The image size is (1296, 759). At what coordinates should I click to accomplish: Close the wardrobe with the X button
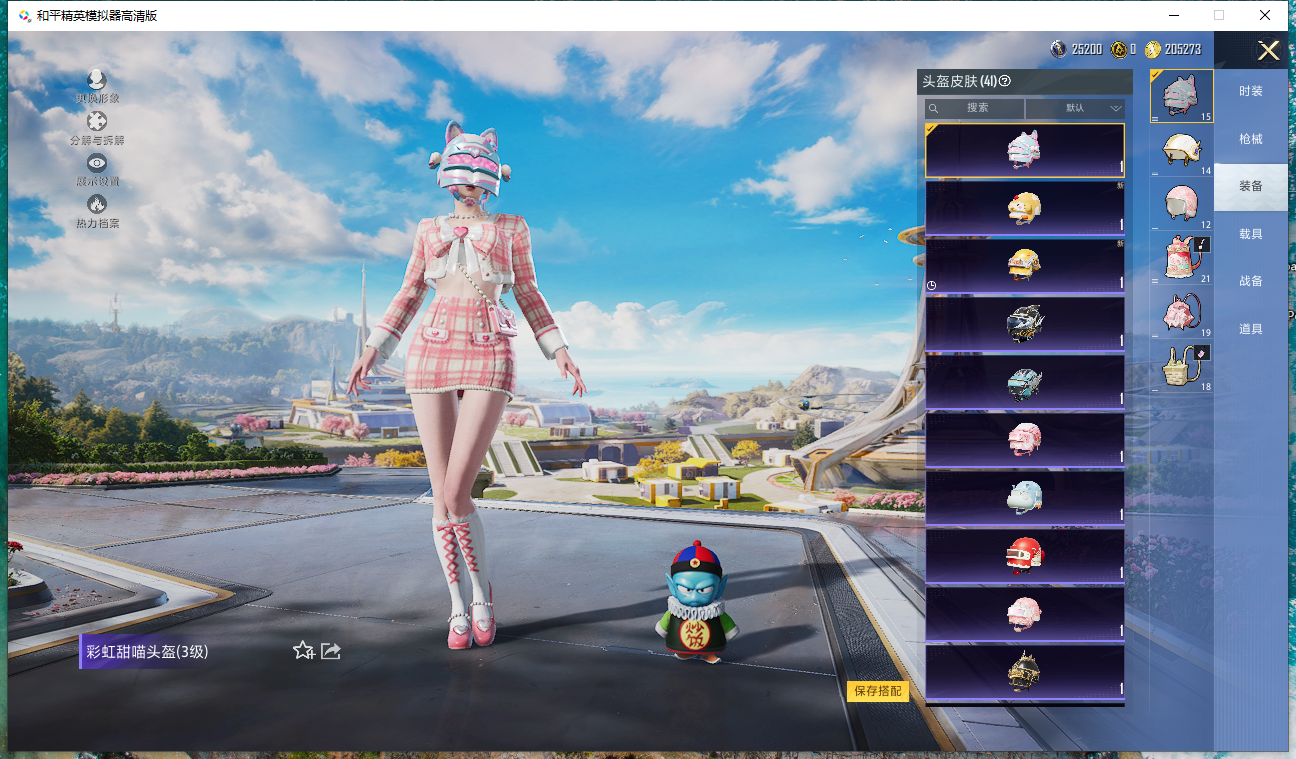coord(1268,51)
